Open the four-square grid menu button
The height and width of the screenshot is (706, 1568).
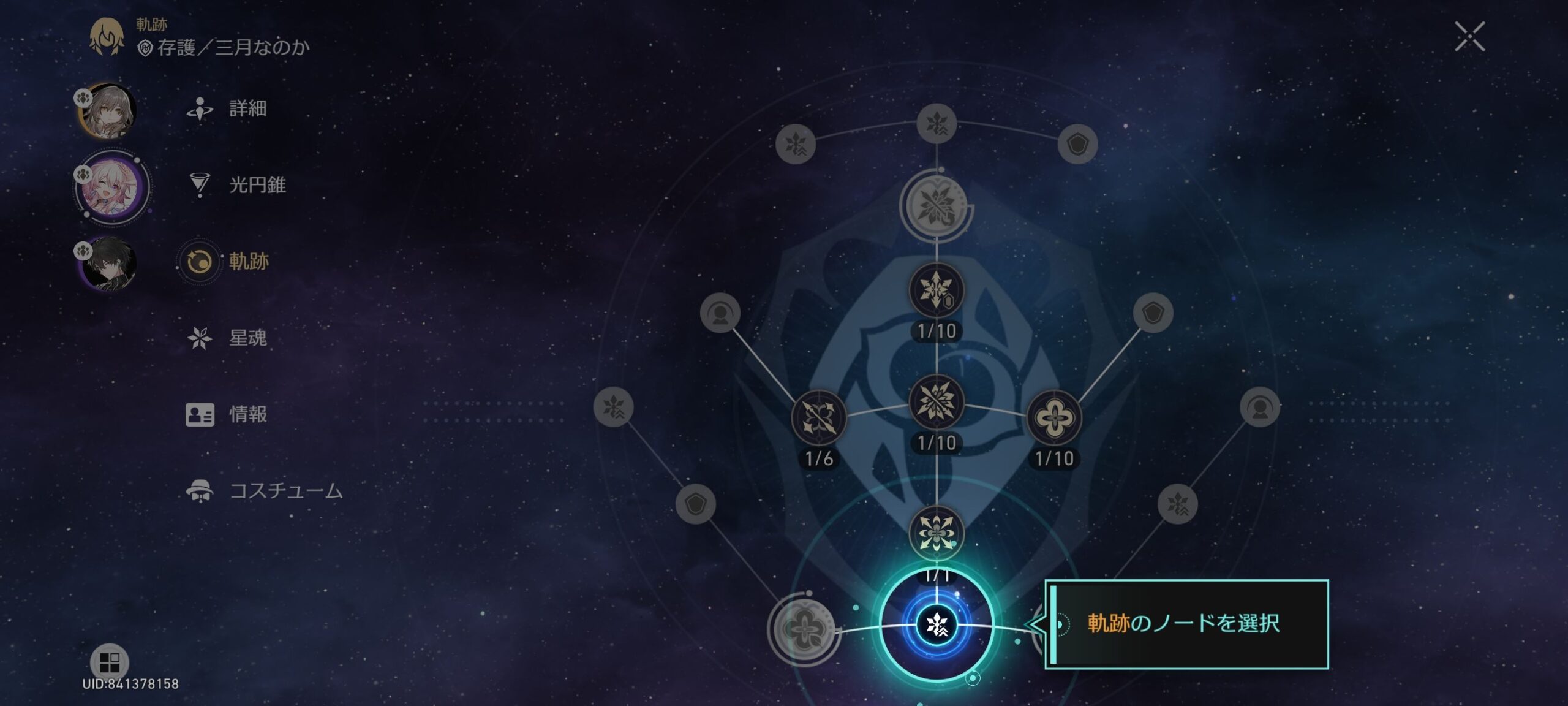pyautogui.click(x=109, y=662)
